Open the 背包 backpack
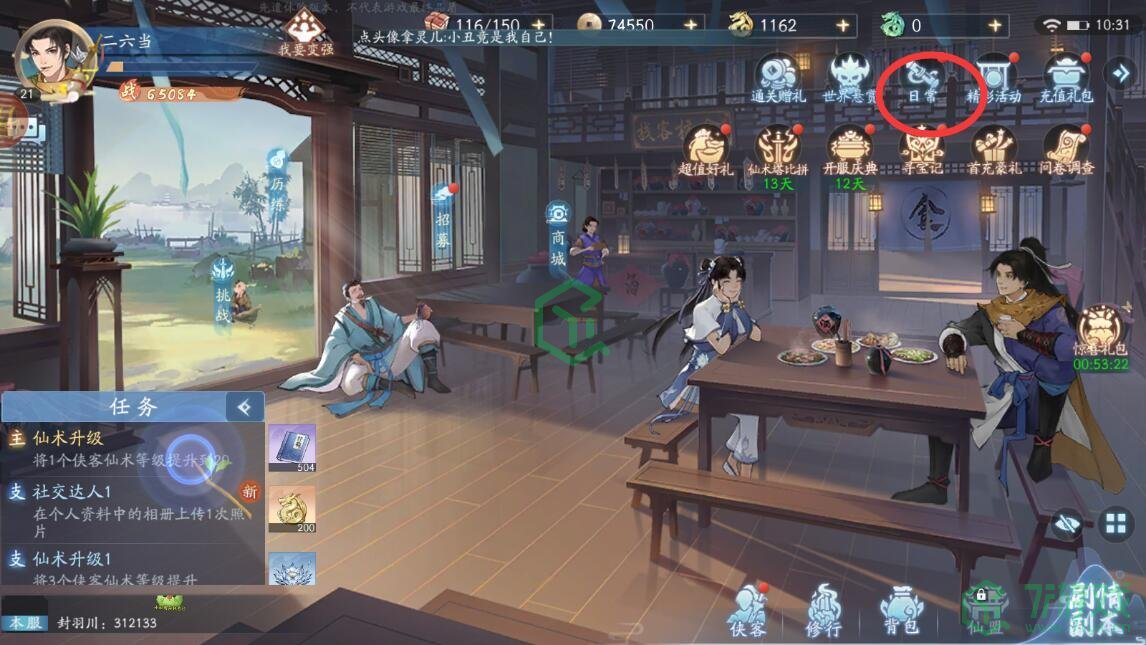1146x645 pixels. tap(900, 609)
